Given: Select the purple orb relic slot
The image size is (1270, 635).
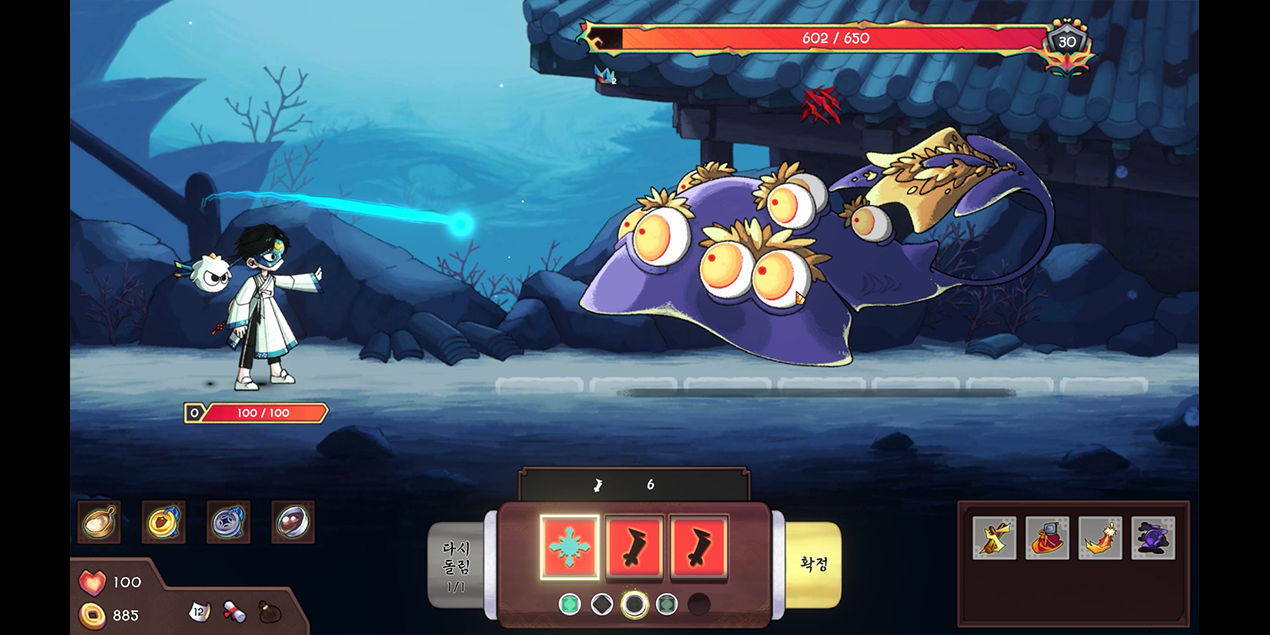Looking at the screenshot, I should [1153, 538].
